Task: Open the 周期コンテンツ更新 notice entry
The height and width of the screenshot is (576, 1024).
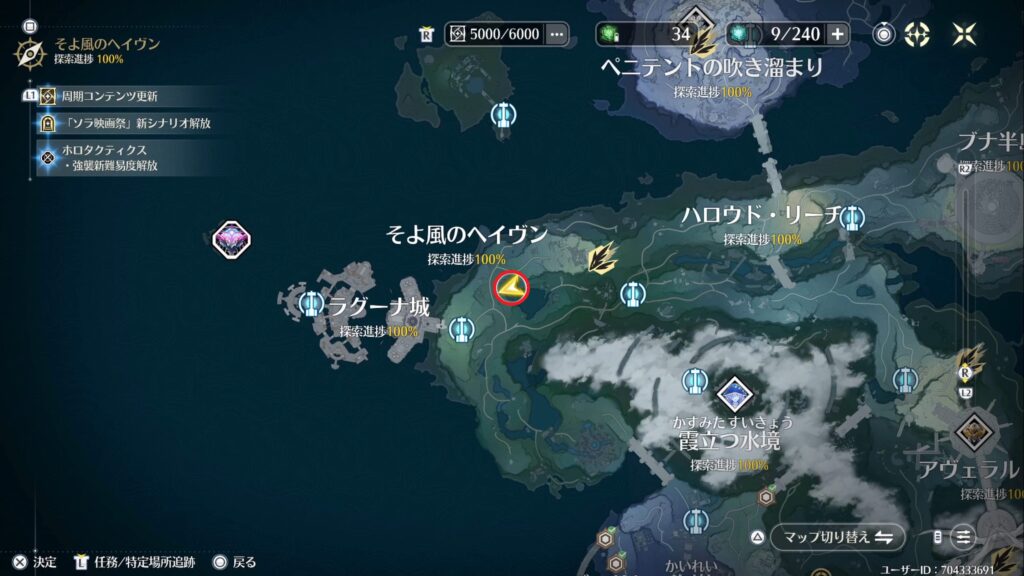Action: coord(109,96)
